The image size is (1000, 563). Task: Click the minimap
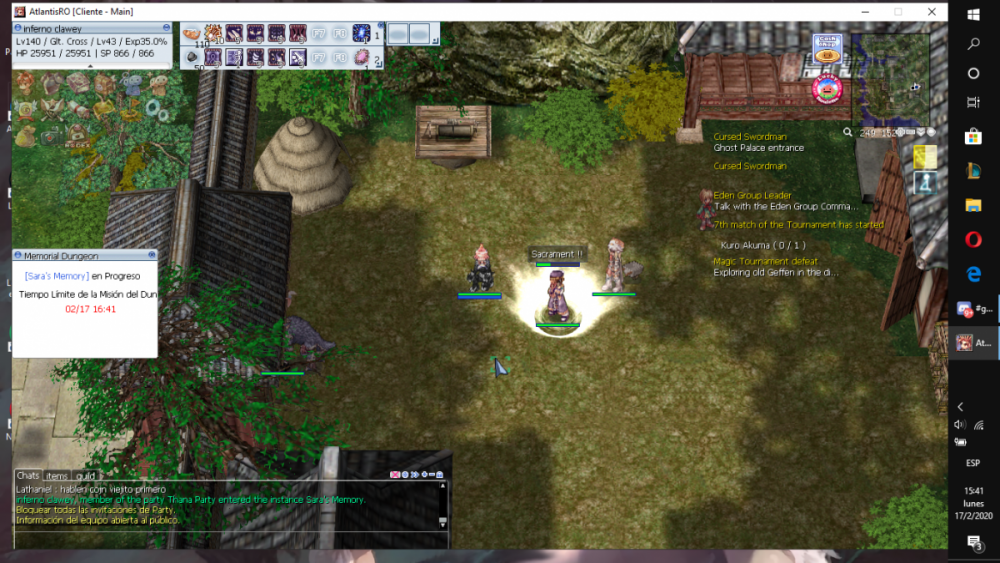[x=891, y=78]
